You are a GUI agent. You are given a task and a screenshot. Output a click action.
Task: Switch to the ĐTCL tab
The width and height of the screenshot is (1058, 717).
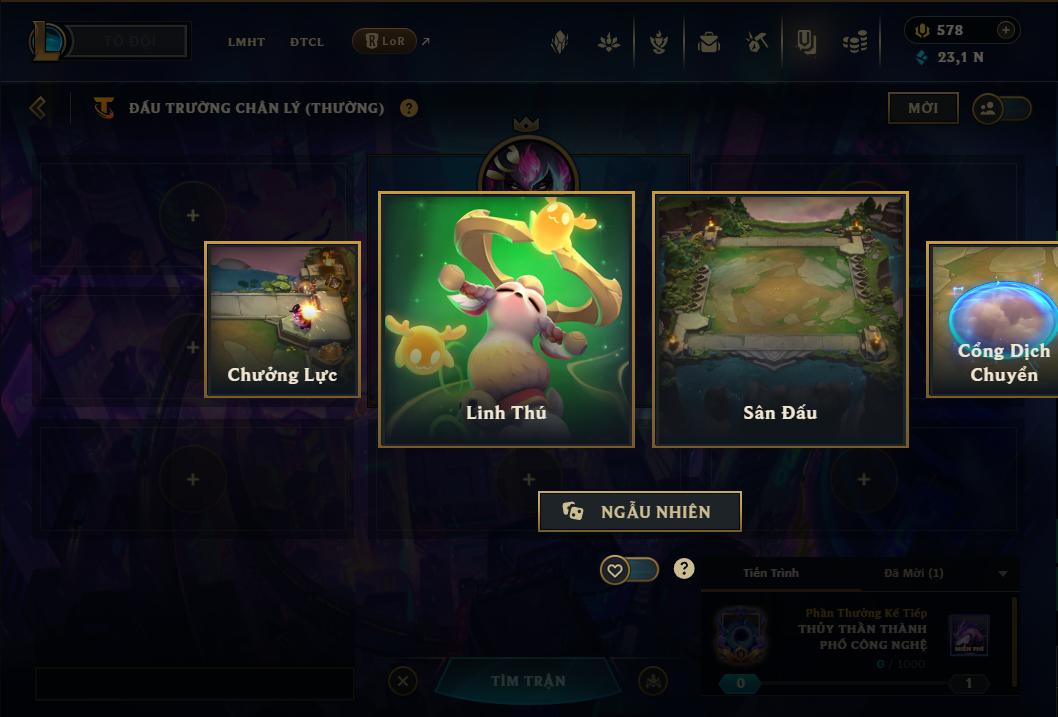[x=307, y=42]
